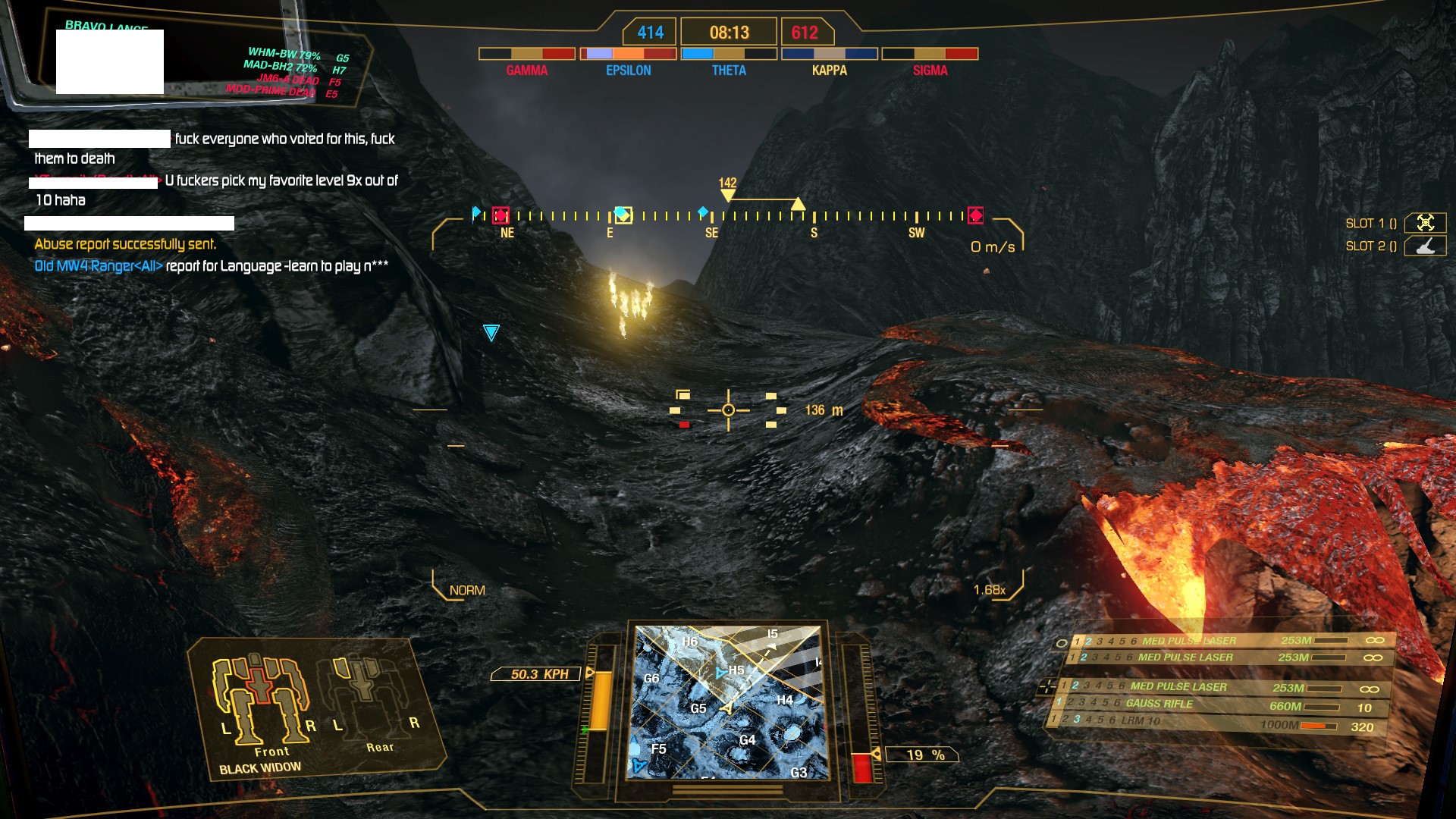Toggle the NORM vision mode indicator
1456x819 pixels.
[467, 590]
